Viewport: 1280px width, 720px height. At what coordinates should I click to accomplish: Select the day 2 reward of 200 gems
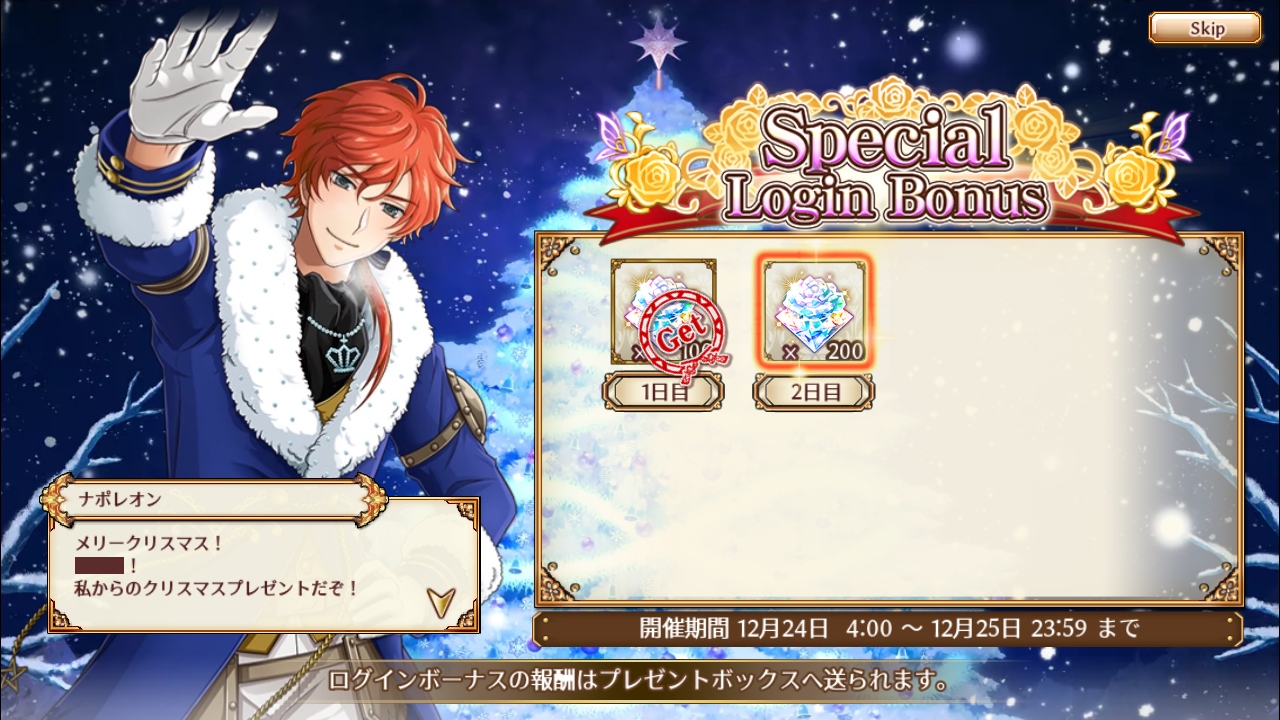(814, 312)
